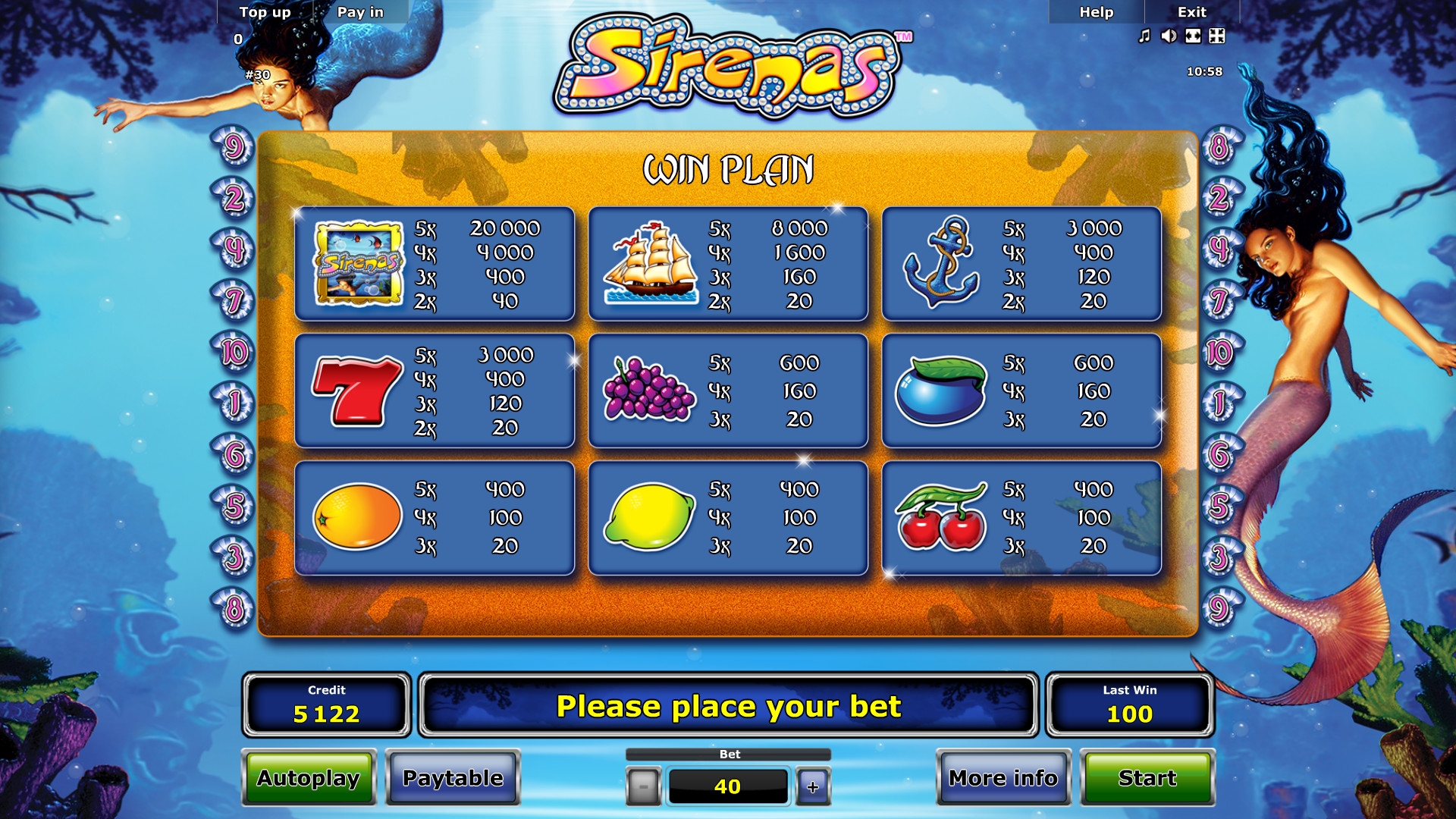The image size is (1456, 819).
Task: Toggle fullscreen with the inward-arrows icon
Action: point(1217,36)
